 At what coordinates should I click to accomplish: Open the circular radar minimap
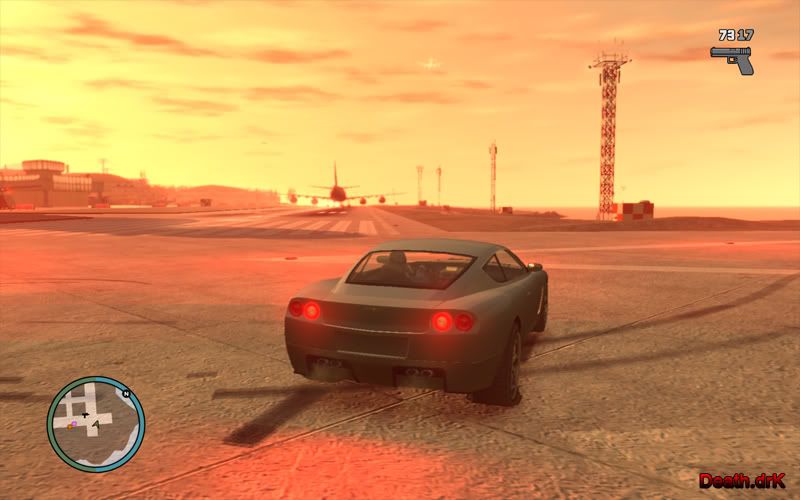point(95,424)
